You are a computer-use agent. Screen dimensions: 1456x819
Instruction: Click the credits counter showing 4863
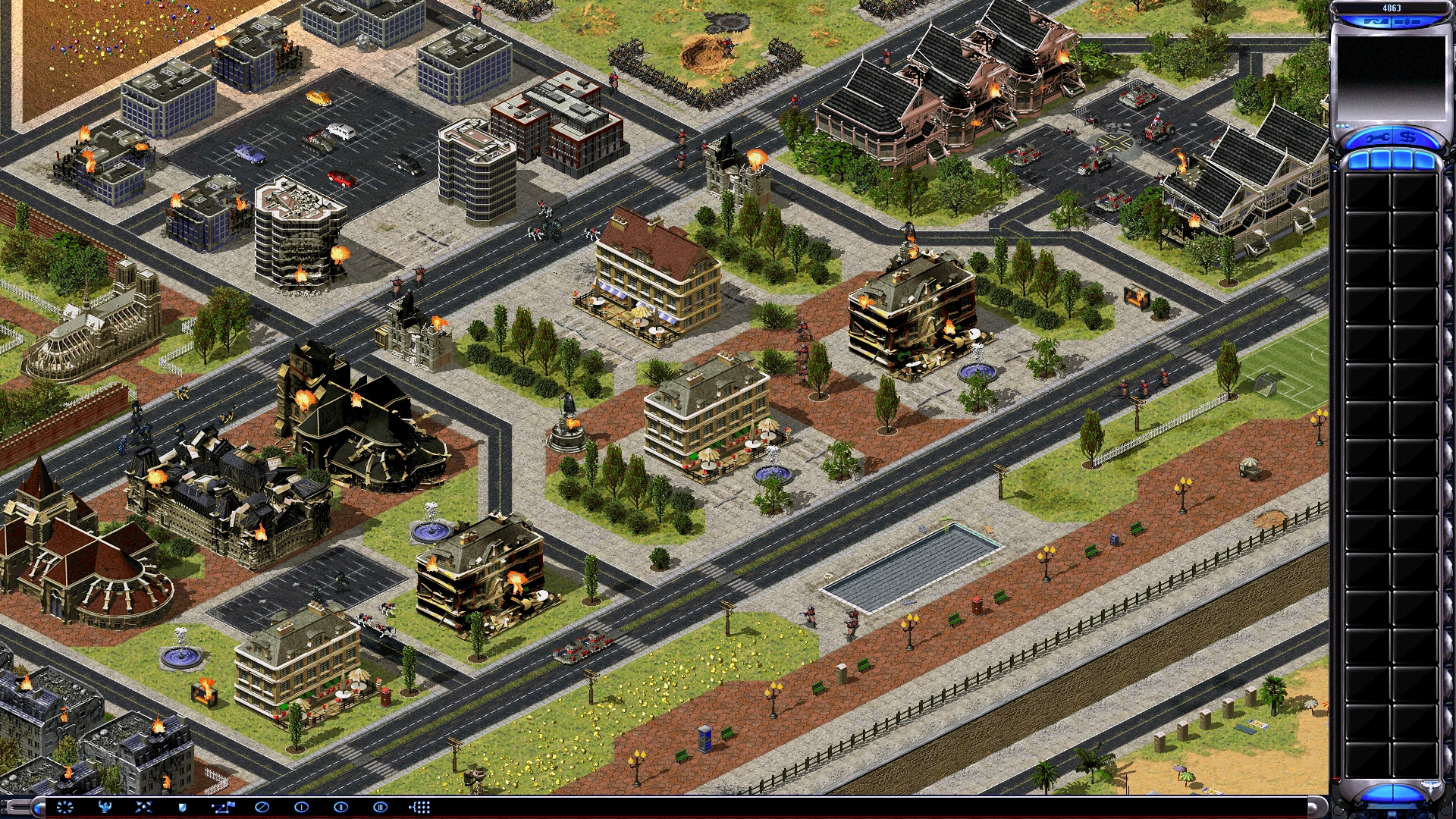(1392, 7)
